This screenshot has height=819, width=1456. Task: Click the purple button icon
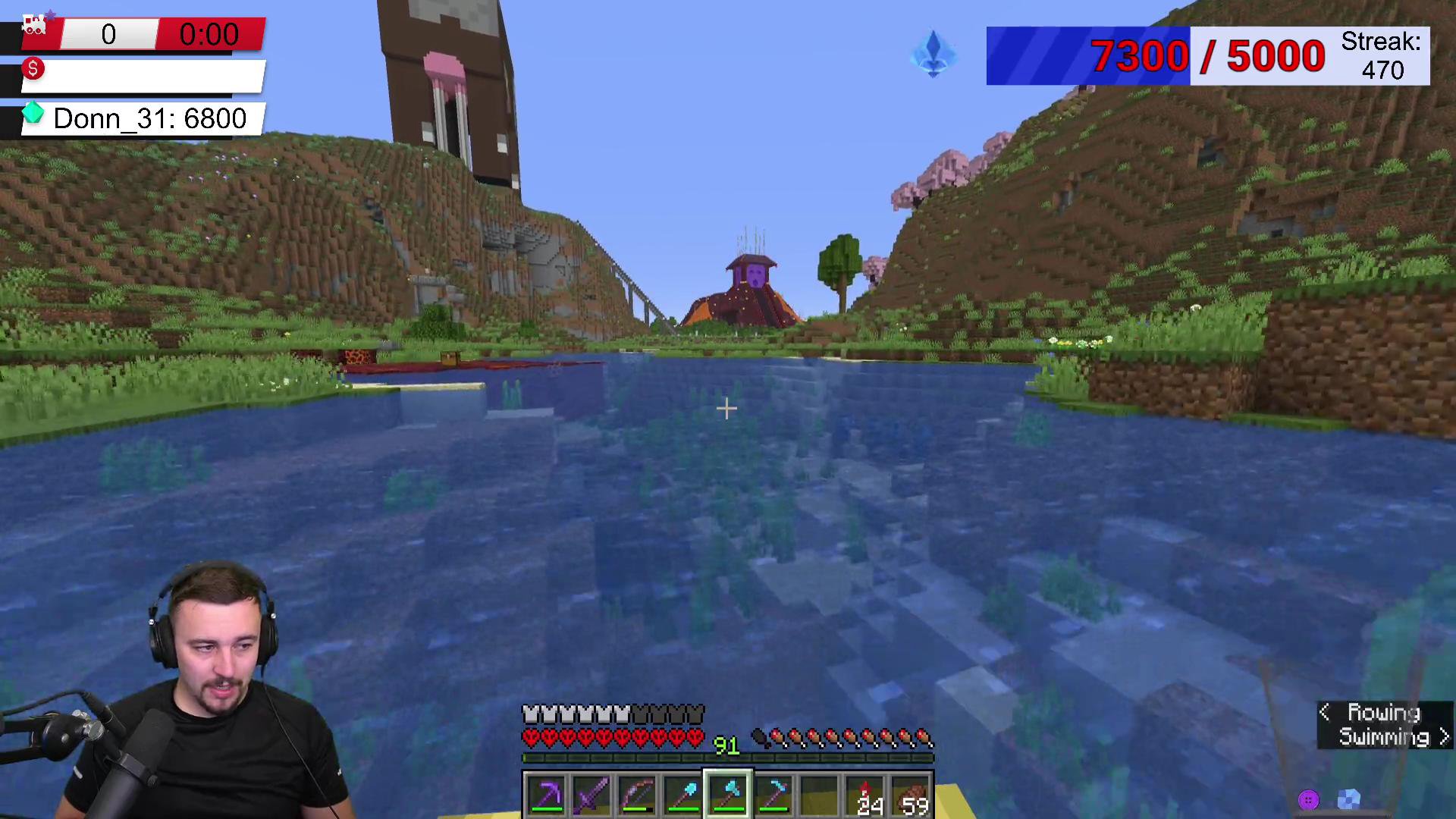[1308, 799]
